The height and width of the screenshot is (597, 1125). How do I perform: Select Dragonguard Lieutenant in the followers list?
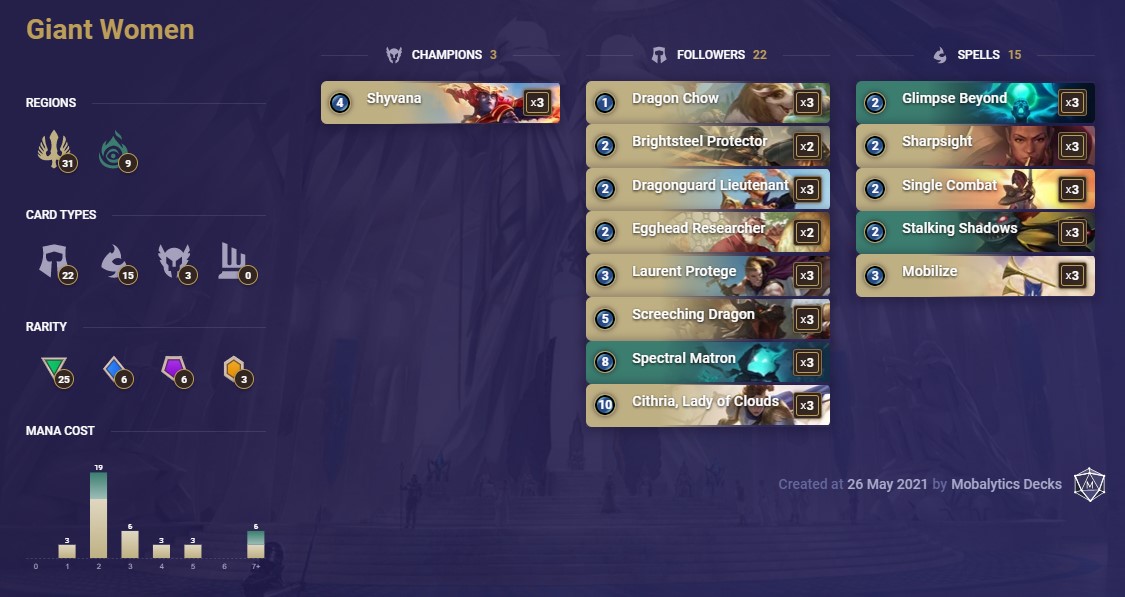pyautogui.click(x=707, y=188)
